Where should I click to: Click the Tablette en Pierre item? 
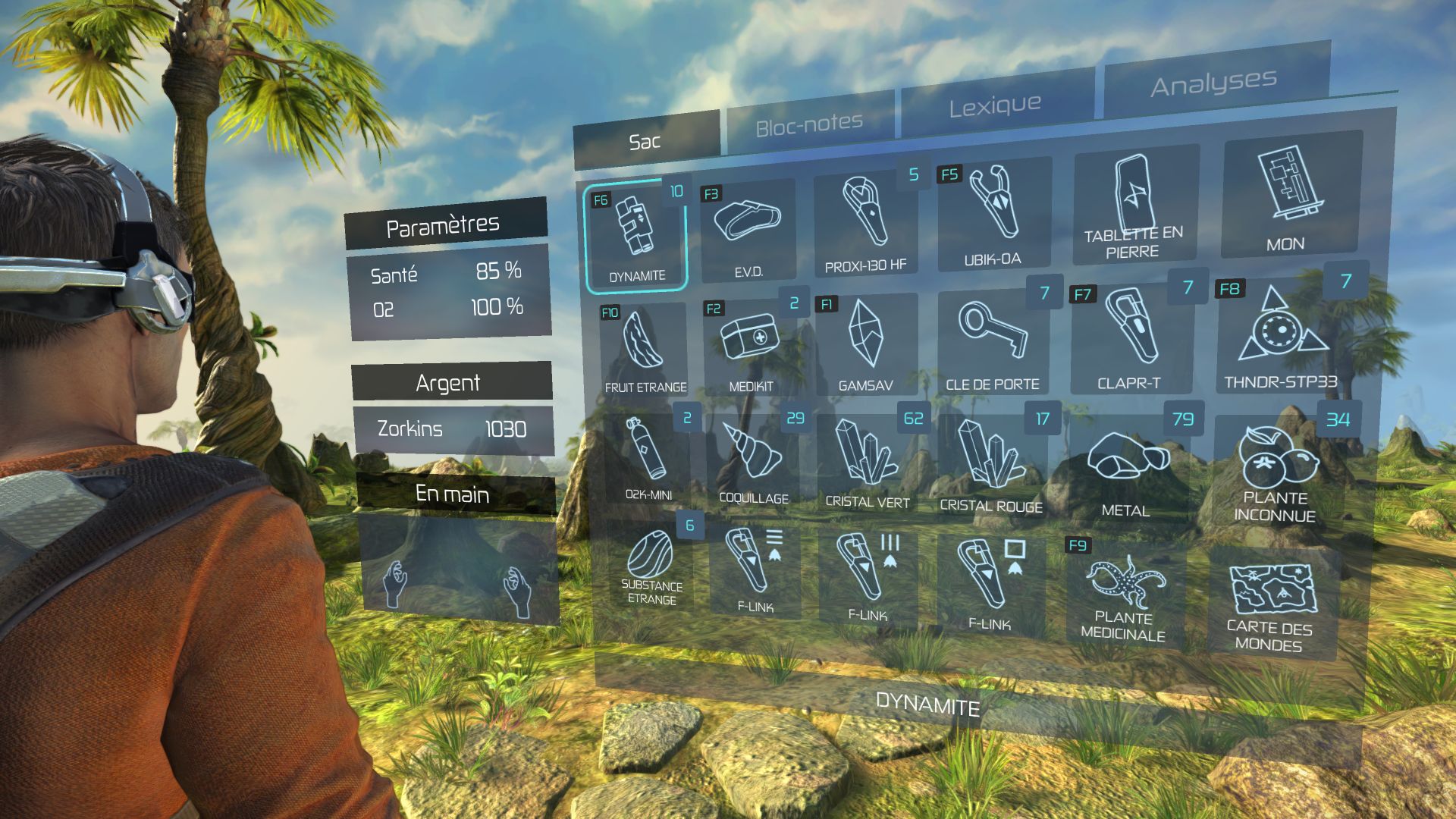(1134, 206)
